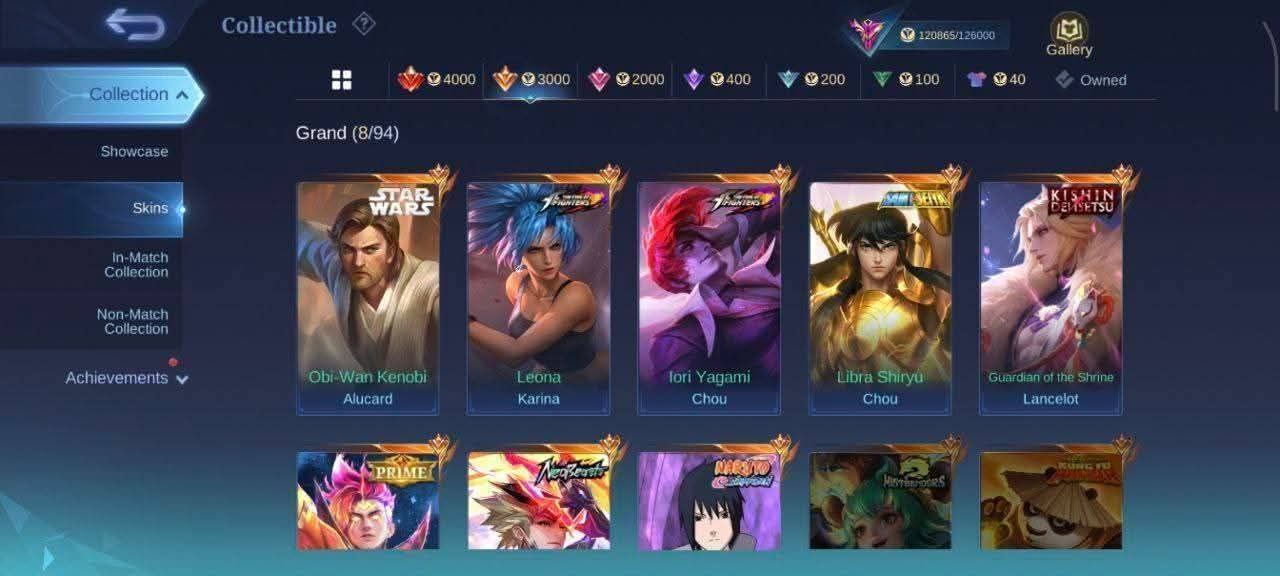Go back with the return arrow
The height and width of the screenshot is (576, 1280).
(135, 25)
